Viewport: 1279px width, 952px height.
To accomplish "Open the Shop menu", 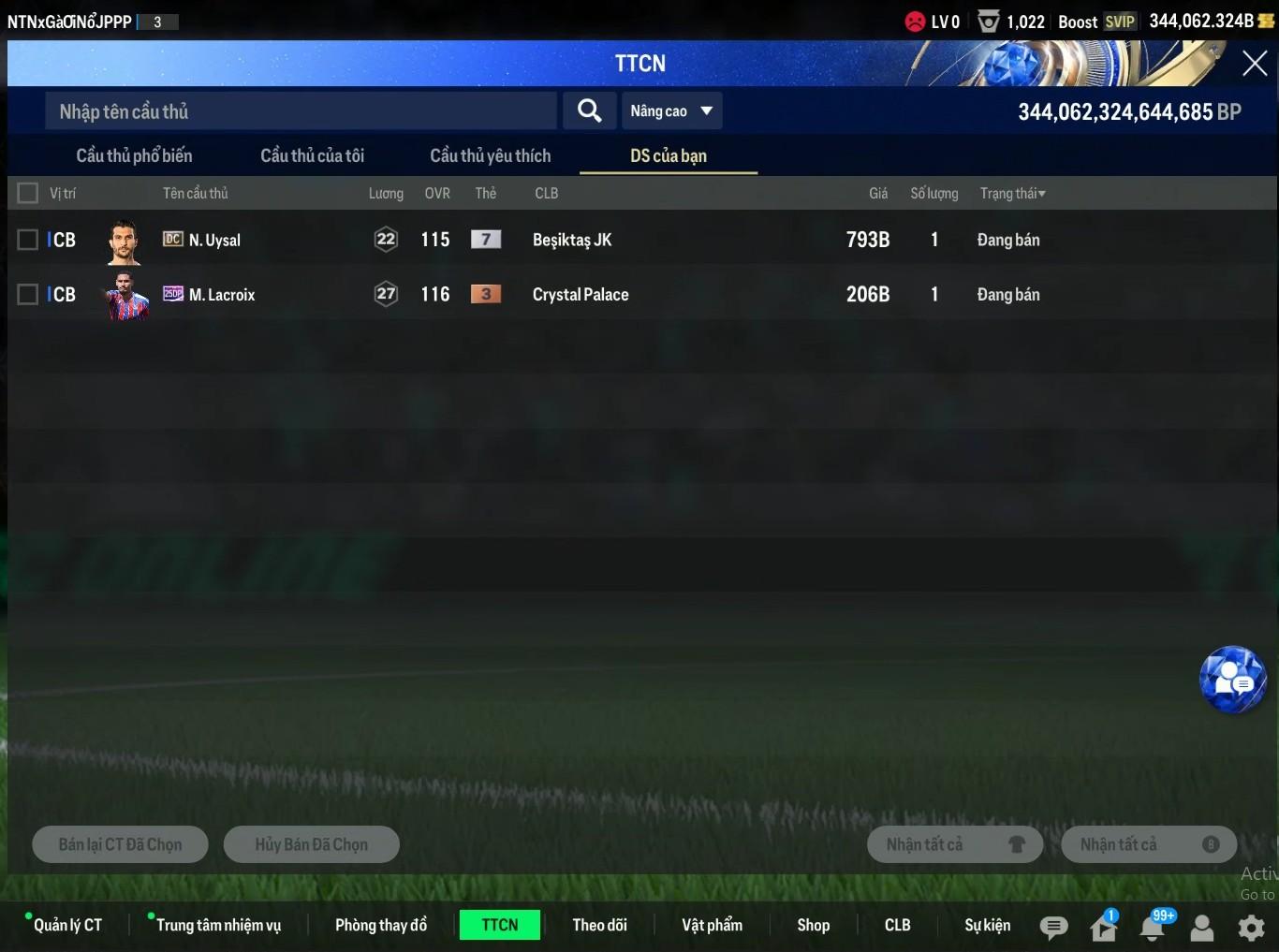I will 813,925.
